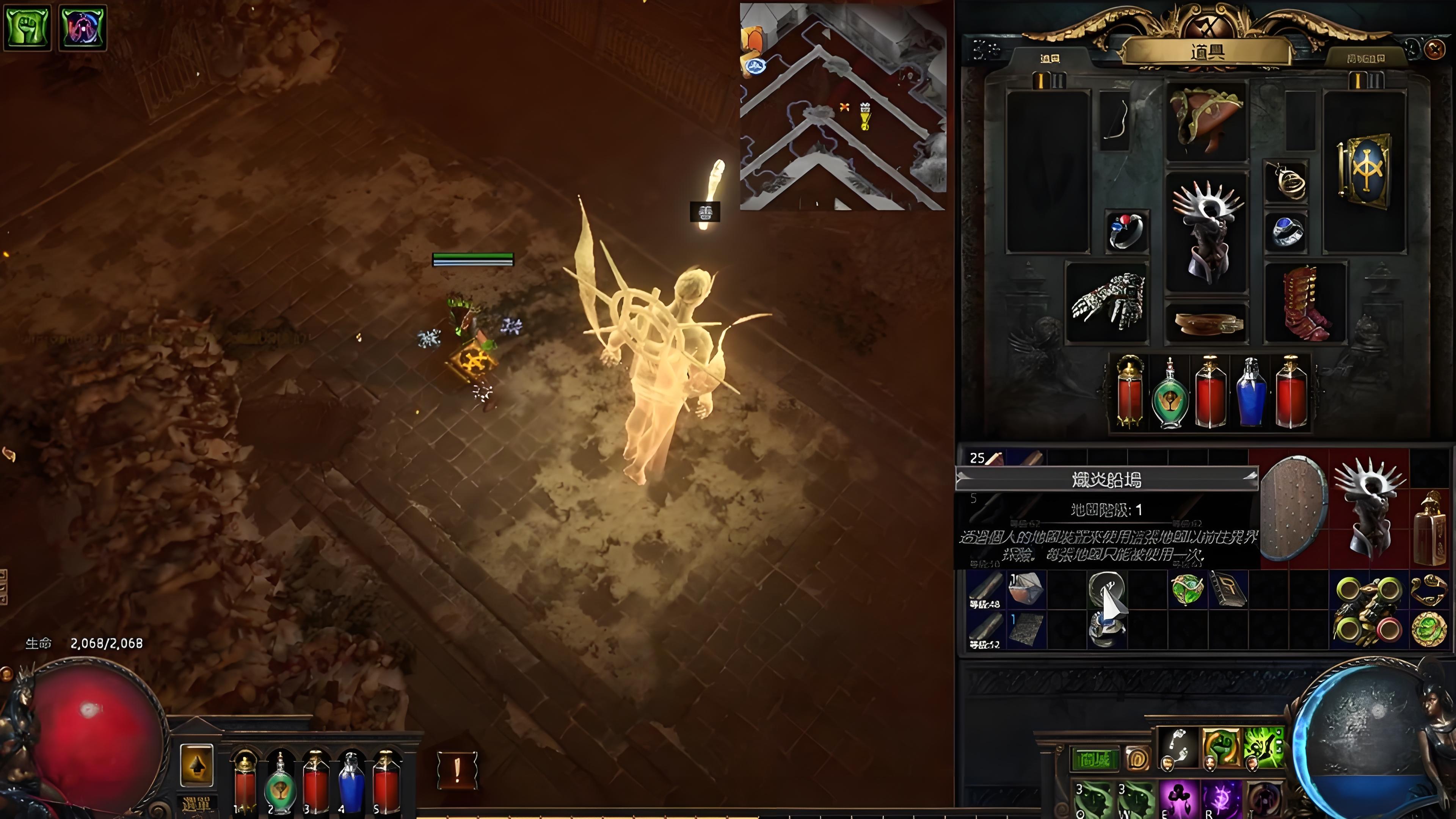Select the equipped spiked body armour
The height and width of the screenshot is (819, 1456).
click(1206, 232)
